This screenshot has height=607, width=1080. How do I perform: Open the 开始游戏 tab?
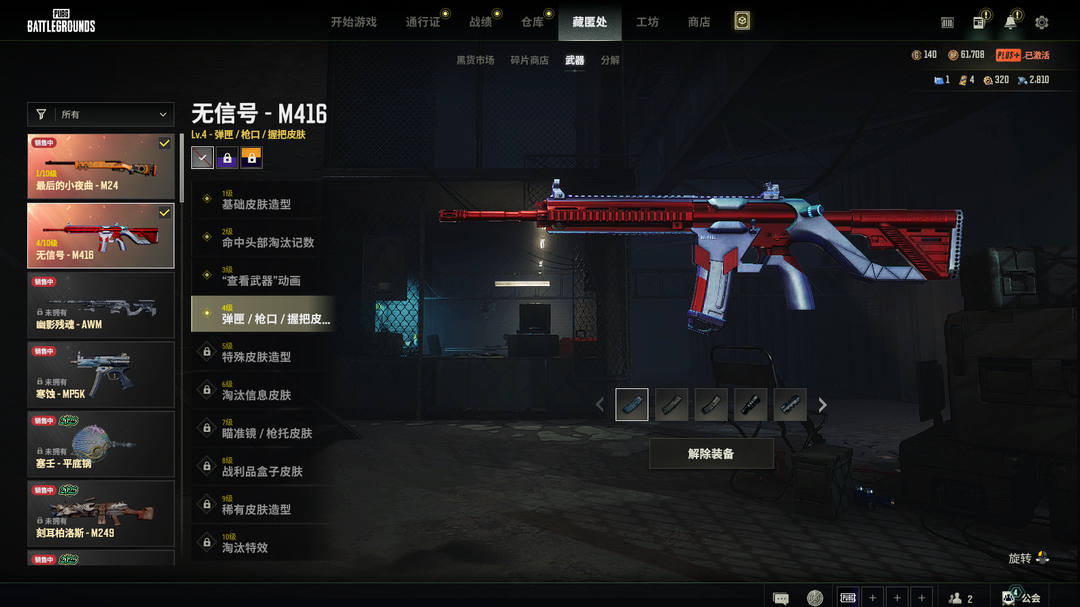tap(353, 22)
